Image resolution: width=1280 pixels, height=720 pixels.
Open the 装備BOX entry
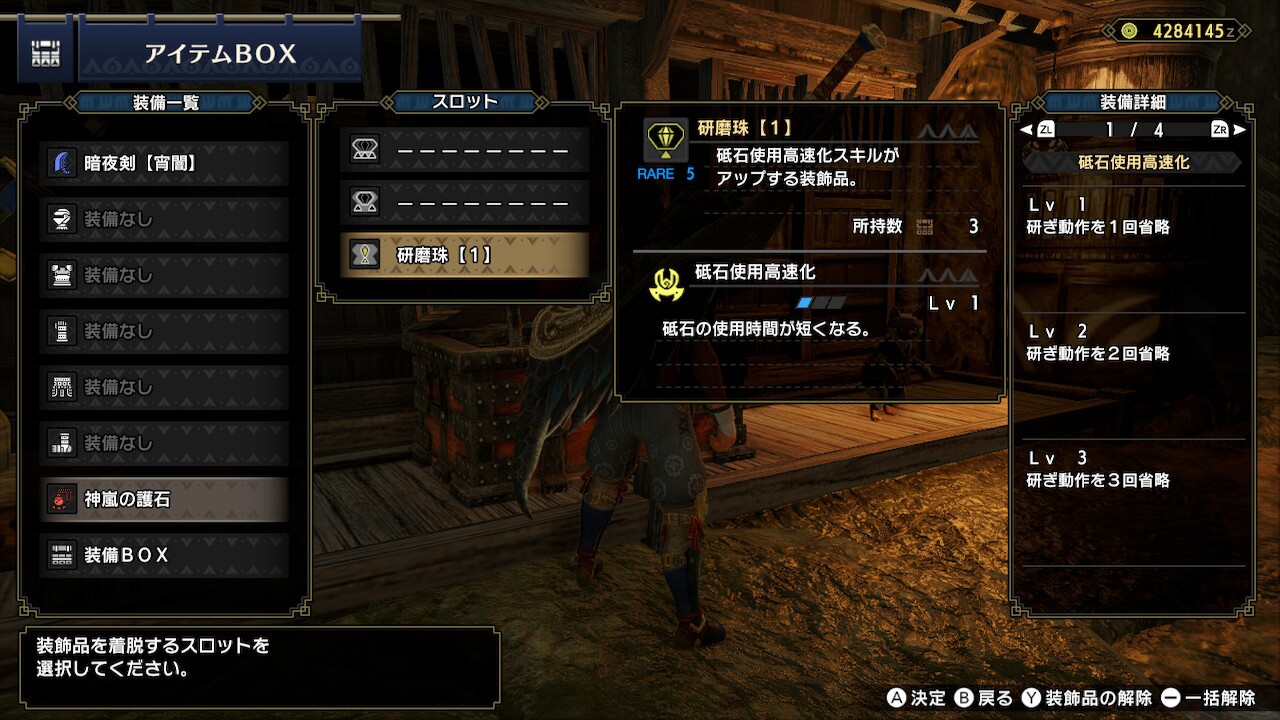point(166,555)
